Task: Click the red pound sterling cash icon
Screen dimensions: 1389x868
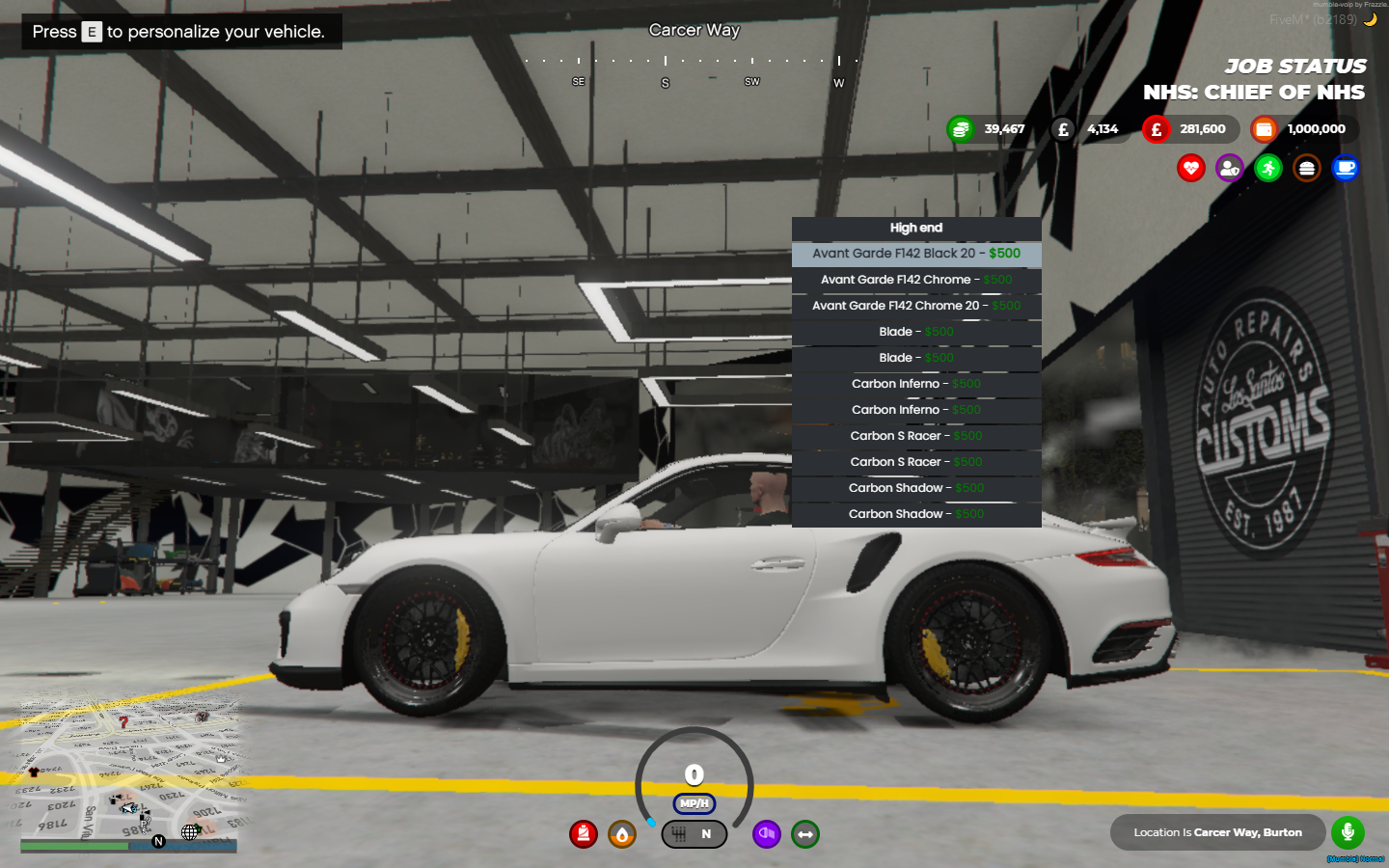Action: coord(1157,128)
